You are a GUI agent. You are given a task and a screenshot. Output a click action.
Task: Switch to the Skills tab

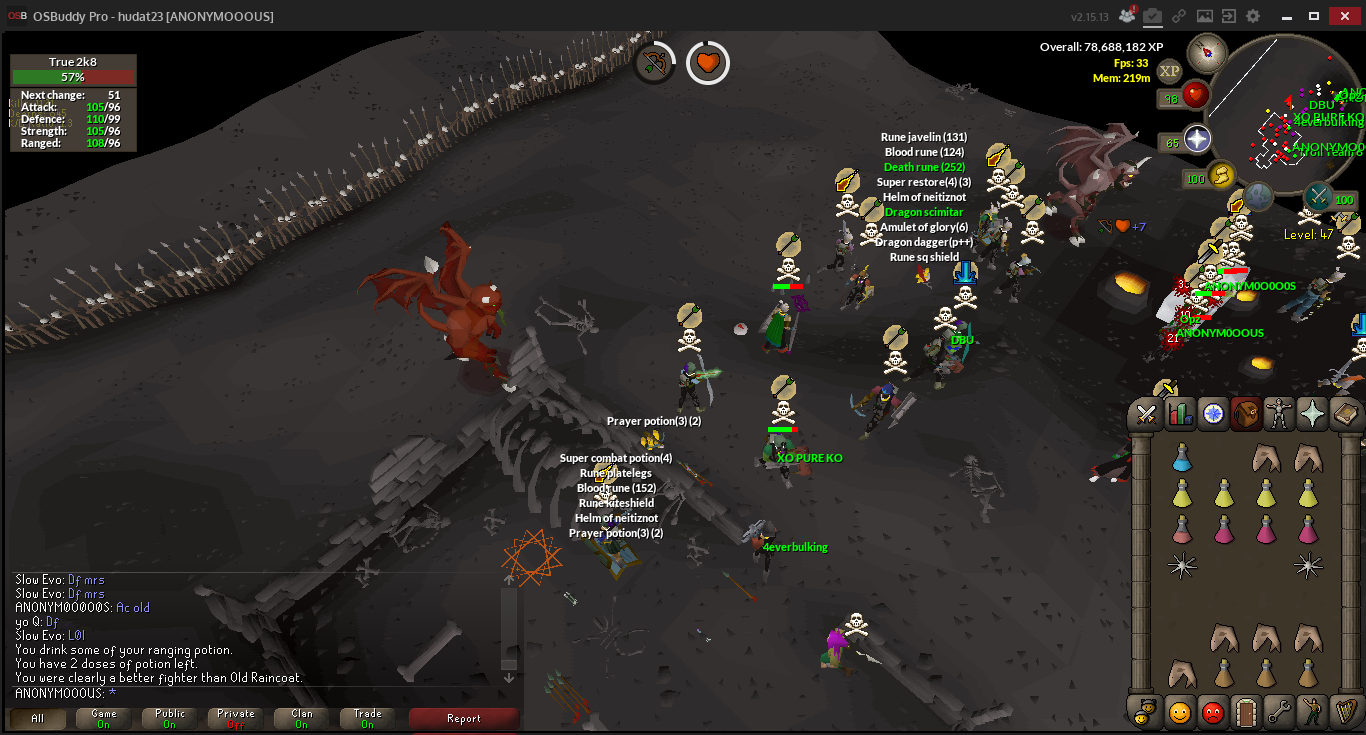(1181, 413)
